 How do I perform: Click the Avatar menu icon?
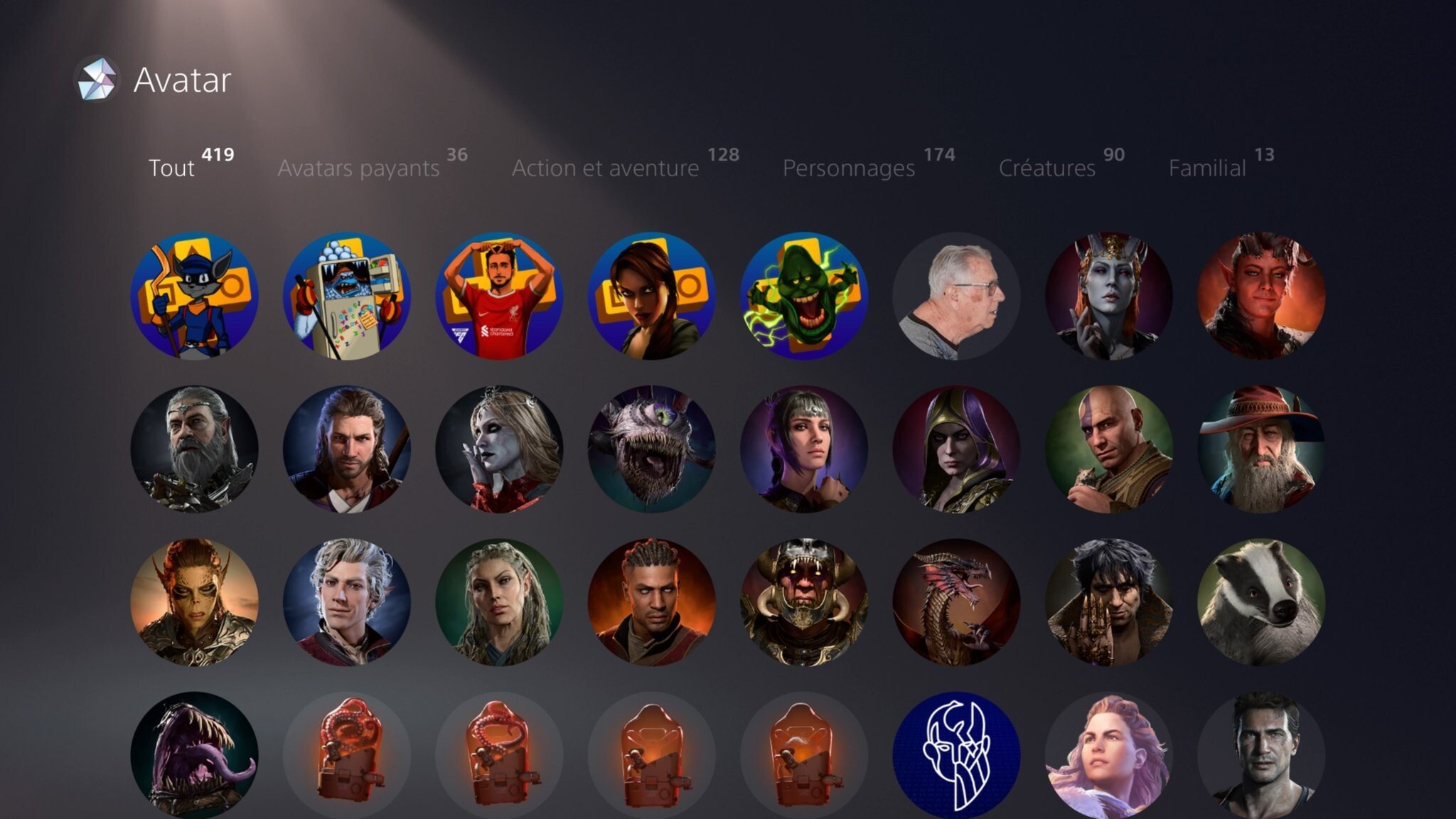[x=99, y=80]
